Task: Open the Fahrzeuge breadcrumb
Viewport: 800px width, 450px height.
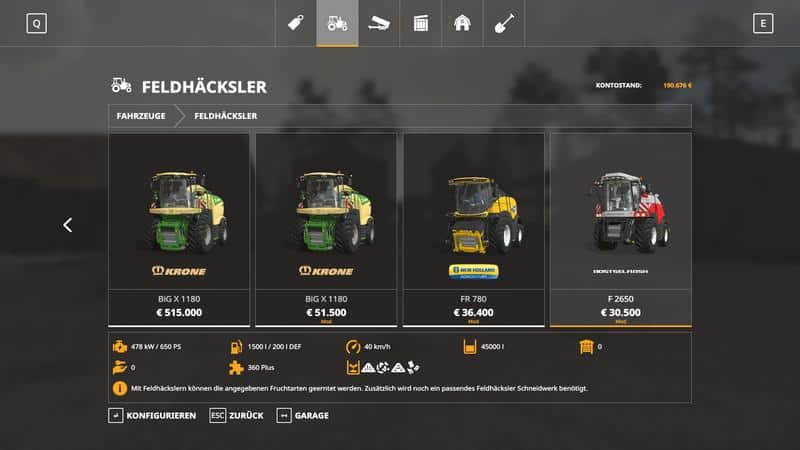Action: 141,116
